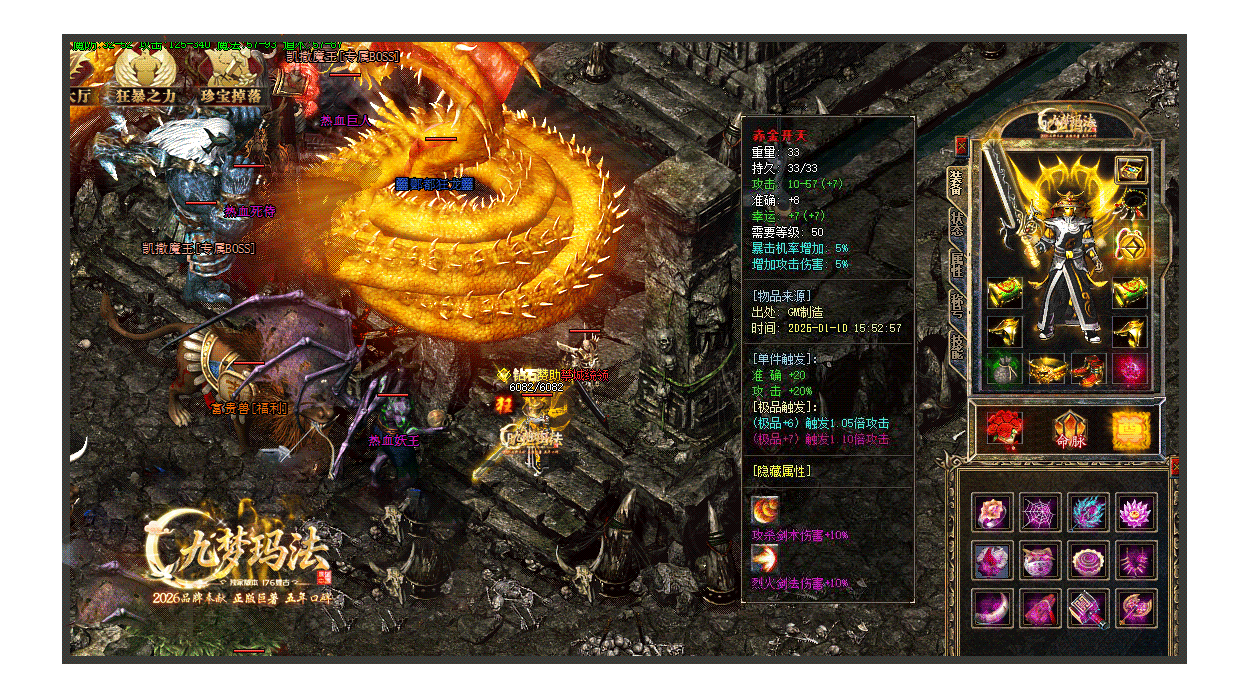The width and height of the screenshot is (1250, 700).
Task: Pick the hammer item in the grid
Action: (1088, 608)
